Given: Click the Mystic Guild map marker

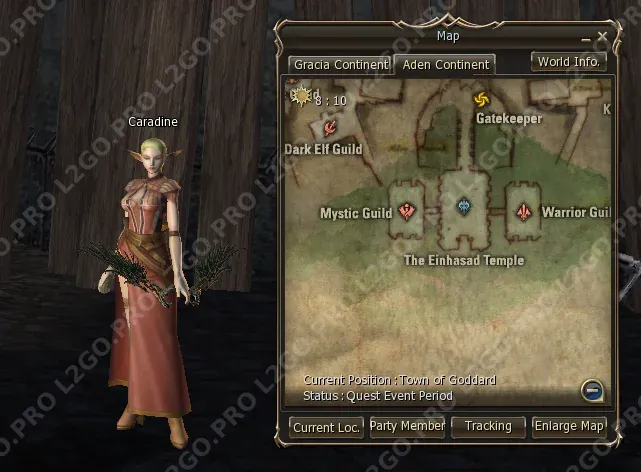Looking at the screenshot, I should click(x=406, y=211).
